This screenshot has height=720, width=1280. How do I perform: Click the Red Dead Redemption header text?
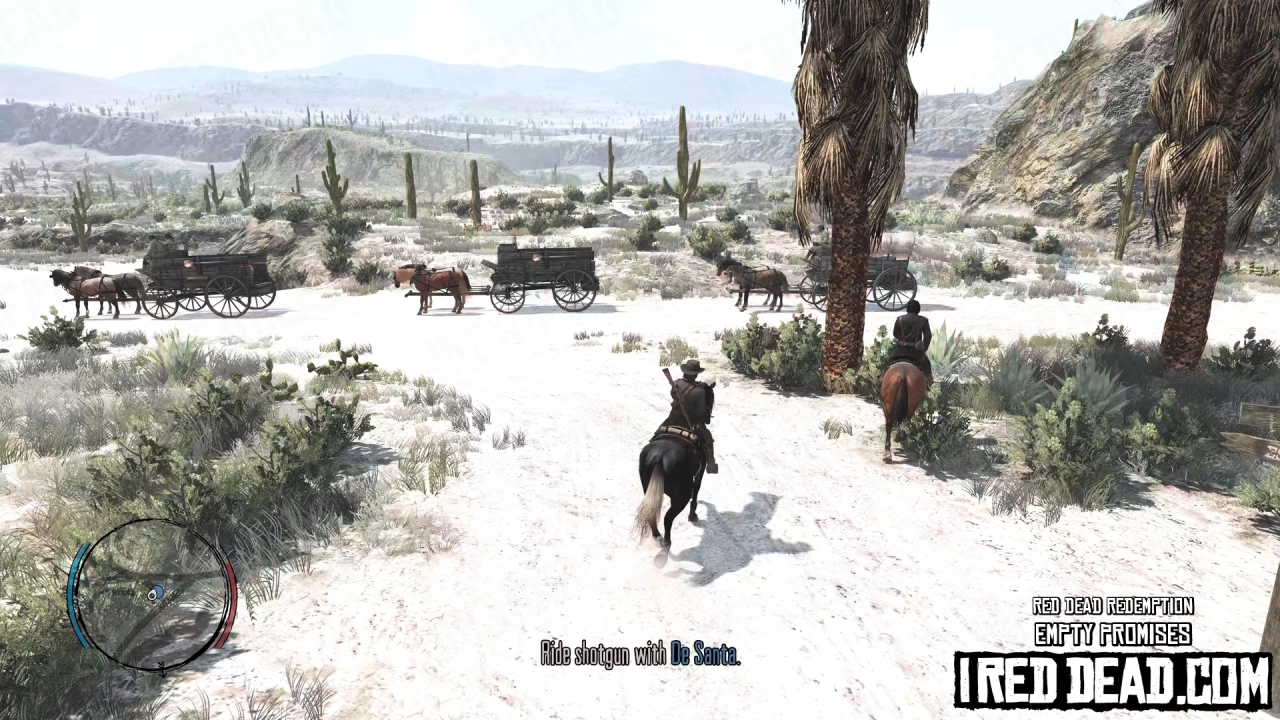pyautogui.click(x=1113, y=606)
